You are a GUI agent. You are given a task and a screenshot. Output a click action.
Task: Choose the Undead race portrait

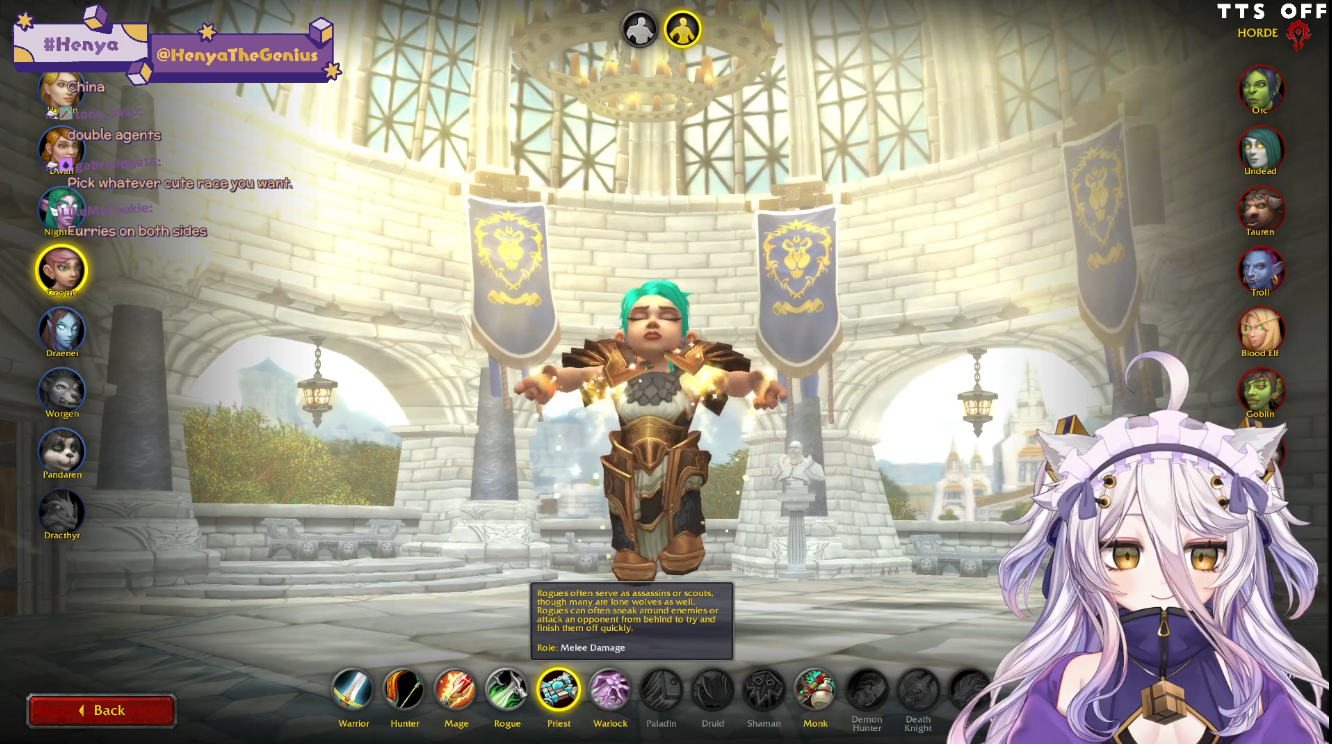pos(1261,149)
